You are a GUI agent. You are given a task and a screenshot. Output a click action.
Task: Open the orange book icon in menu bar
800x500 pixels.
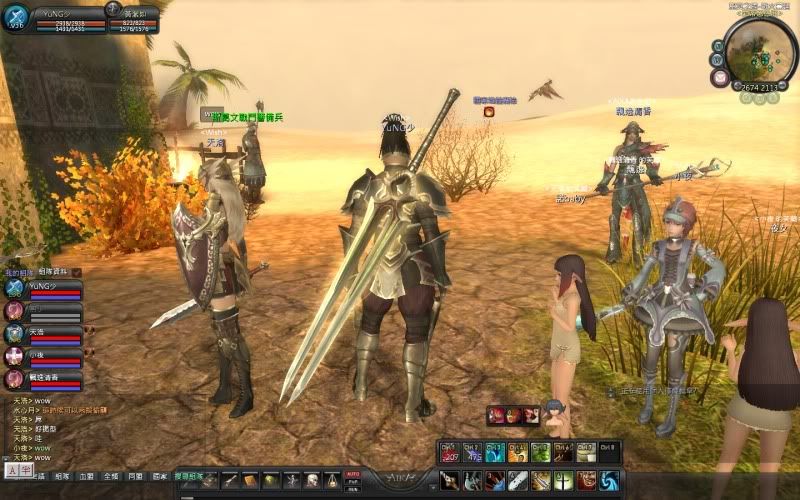click(249, 481)
